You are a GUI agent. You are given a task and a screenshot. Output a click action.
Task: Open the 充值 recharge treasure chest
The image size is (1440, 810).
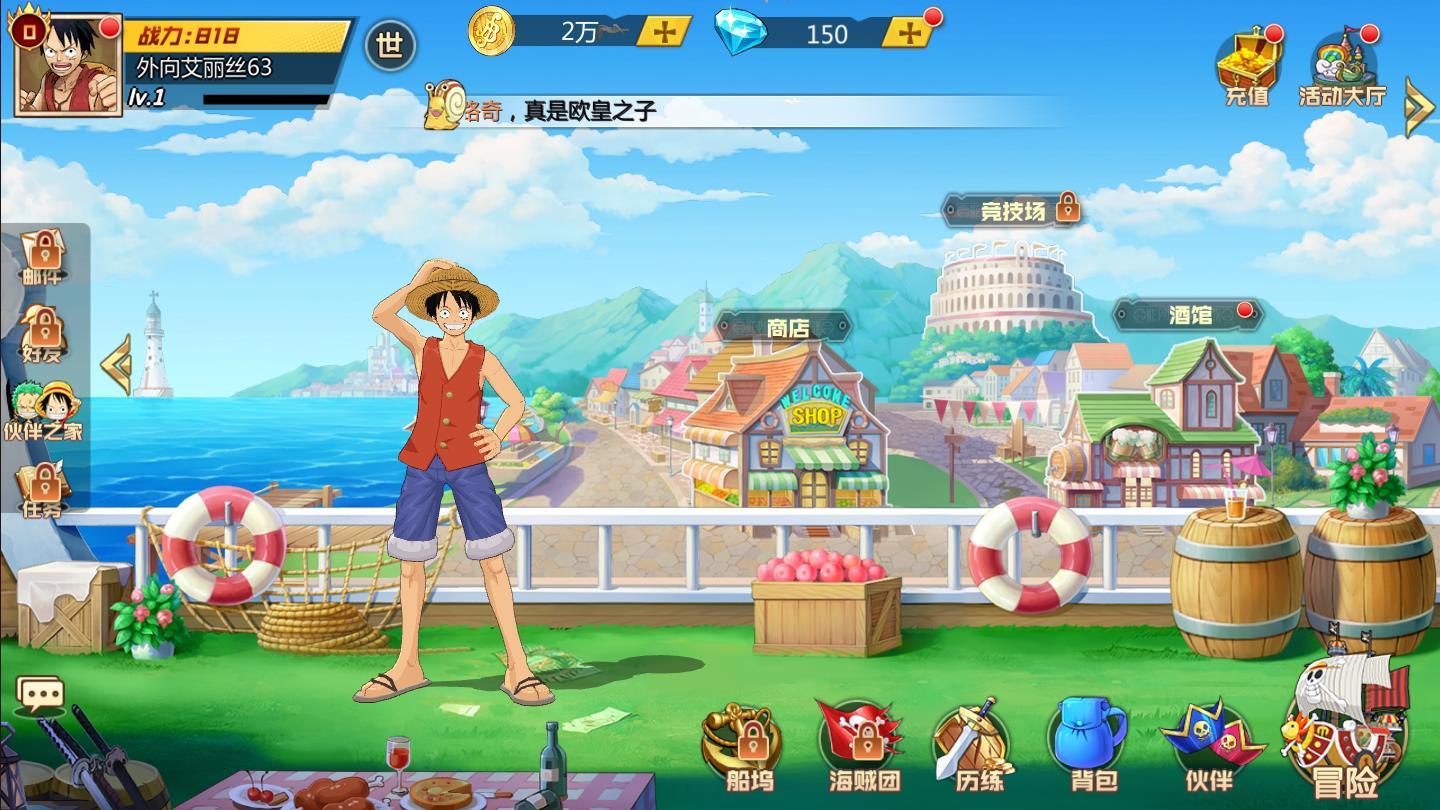tap(1247, 65)
